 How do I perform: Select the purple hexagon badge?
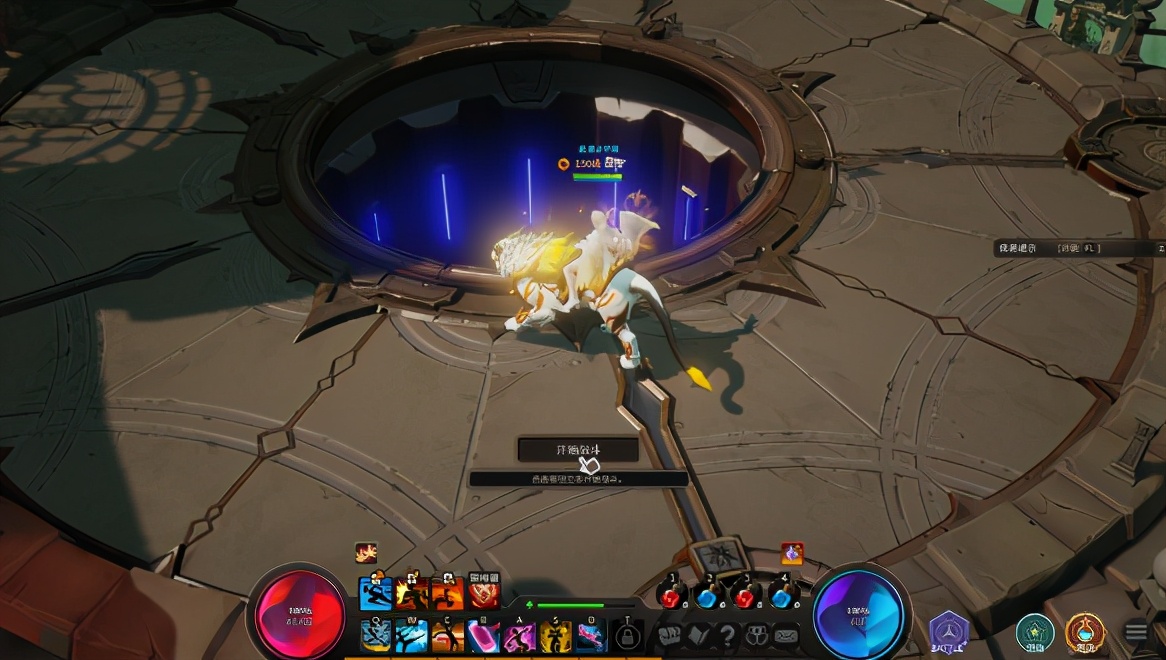948,631
